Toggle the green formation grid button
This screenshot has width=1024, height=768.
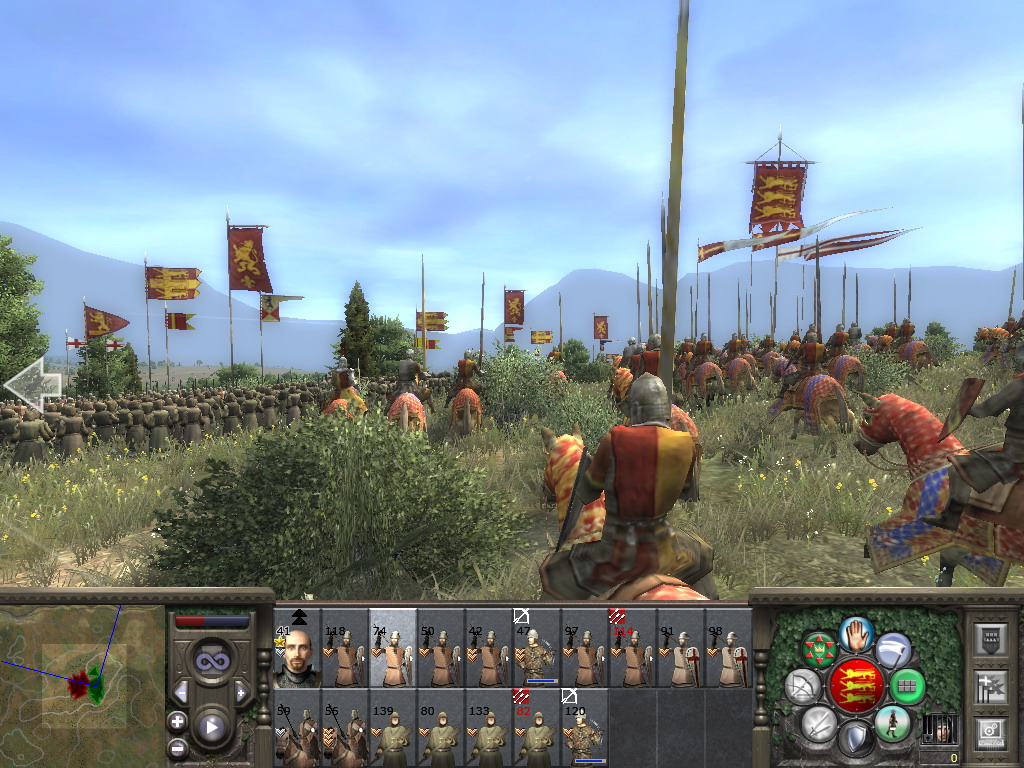click(908, 687)
